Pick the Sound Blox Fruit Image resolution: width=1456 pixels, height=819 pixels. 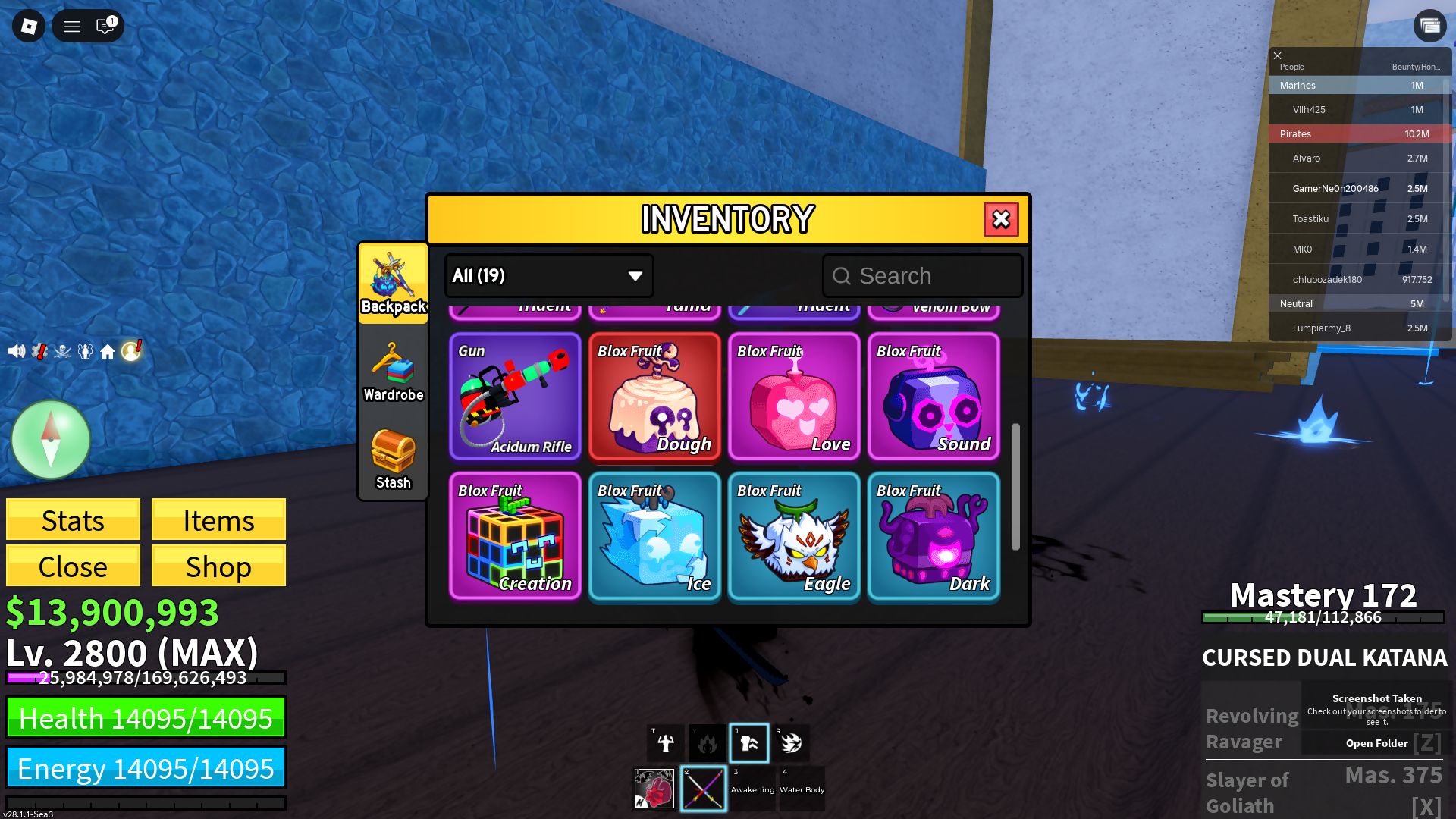click(x=934, y=396)
